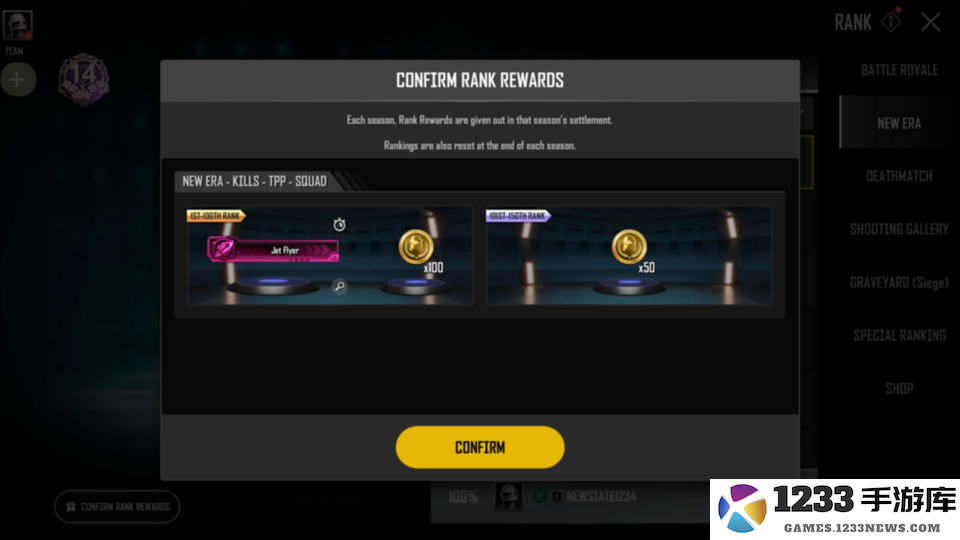The image size is (960, 540).
Task: Switch to the New Era tab
Action: point(899,123)
